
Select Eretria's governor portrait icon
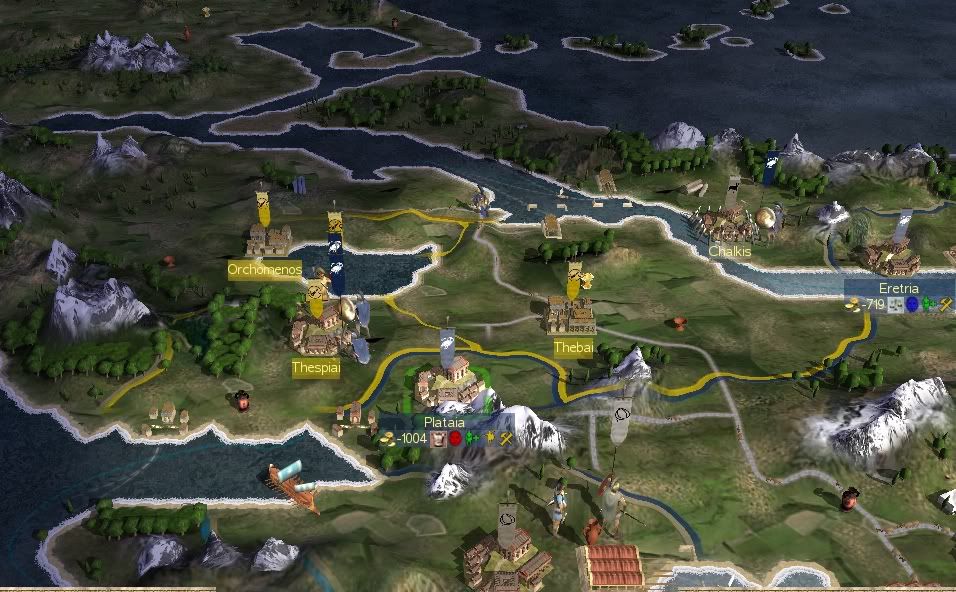pyautogui.click(x=895, y=304)
